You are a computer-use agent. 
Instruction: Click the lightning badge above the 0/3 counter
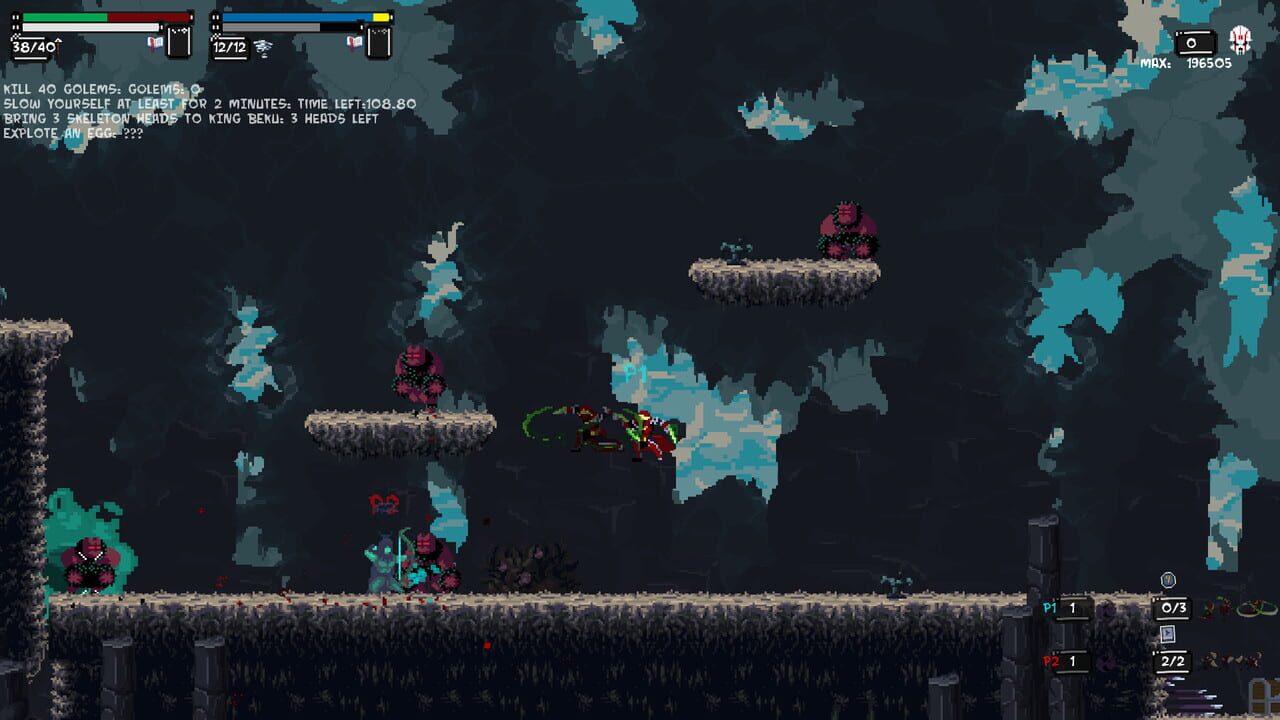1168,579
